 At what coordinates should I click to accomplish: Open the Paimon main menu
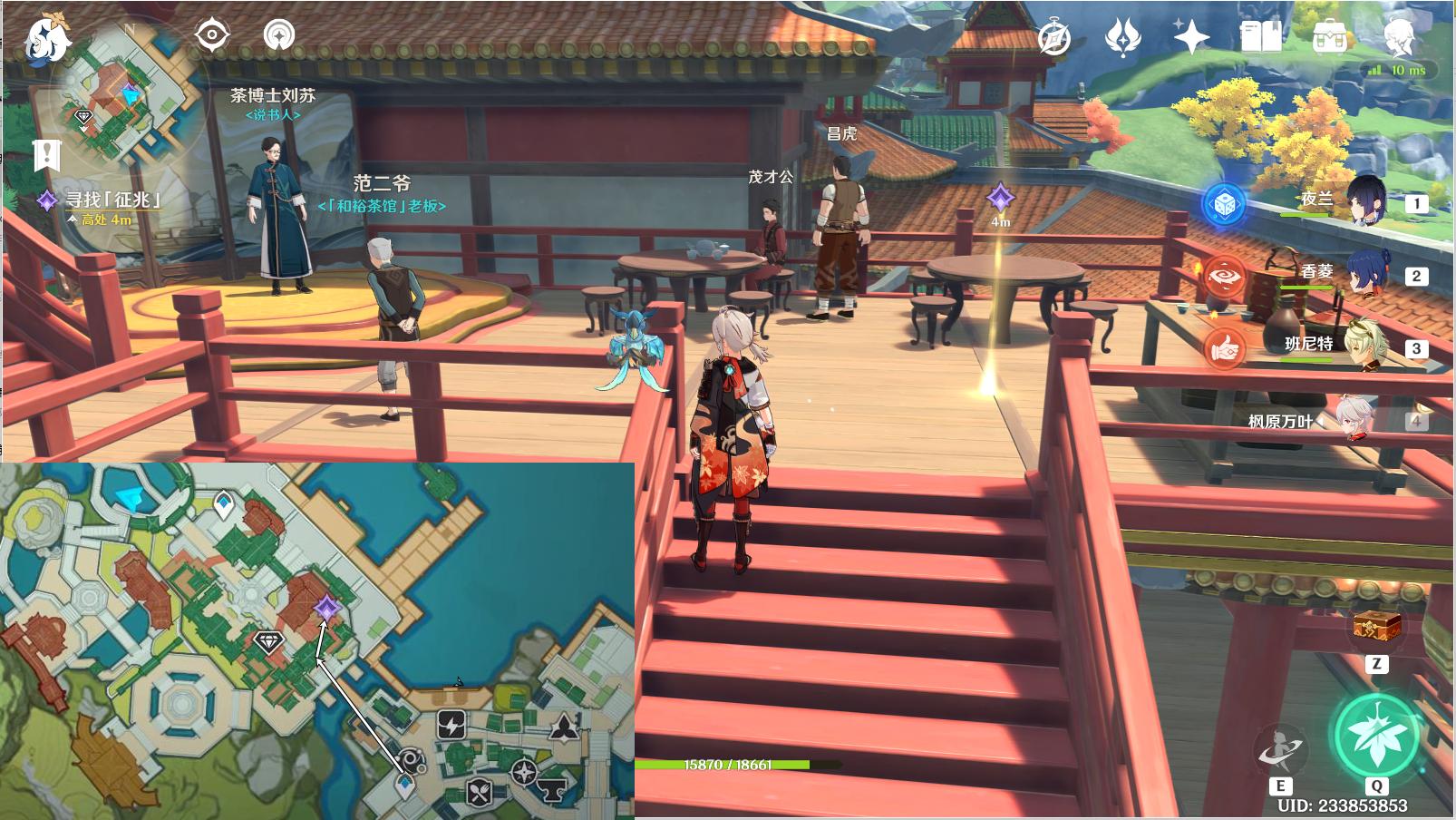coord(47,40)
